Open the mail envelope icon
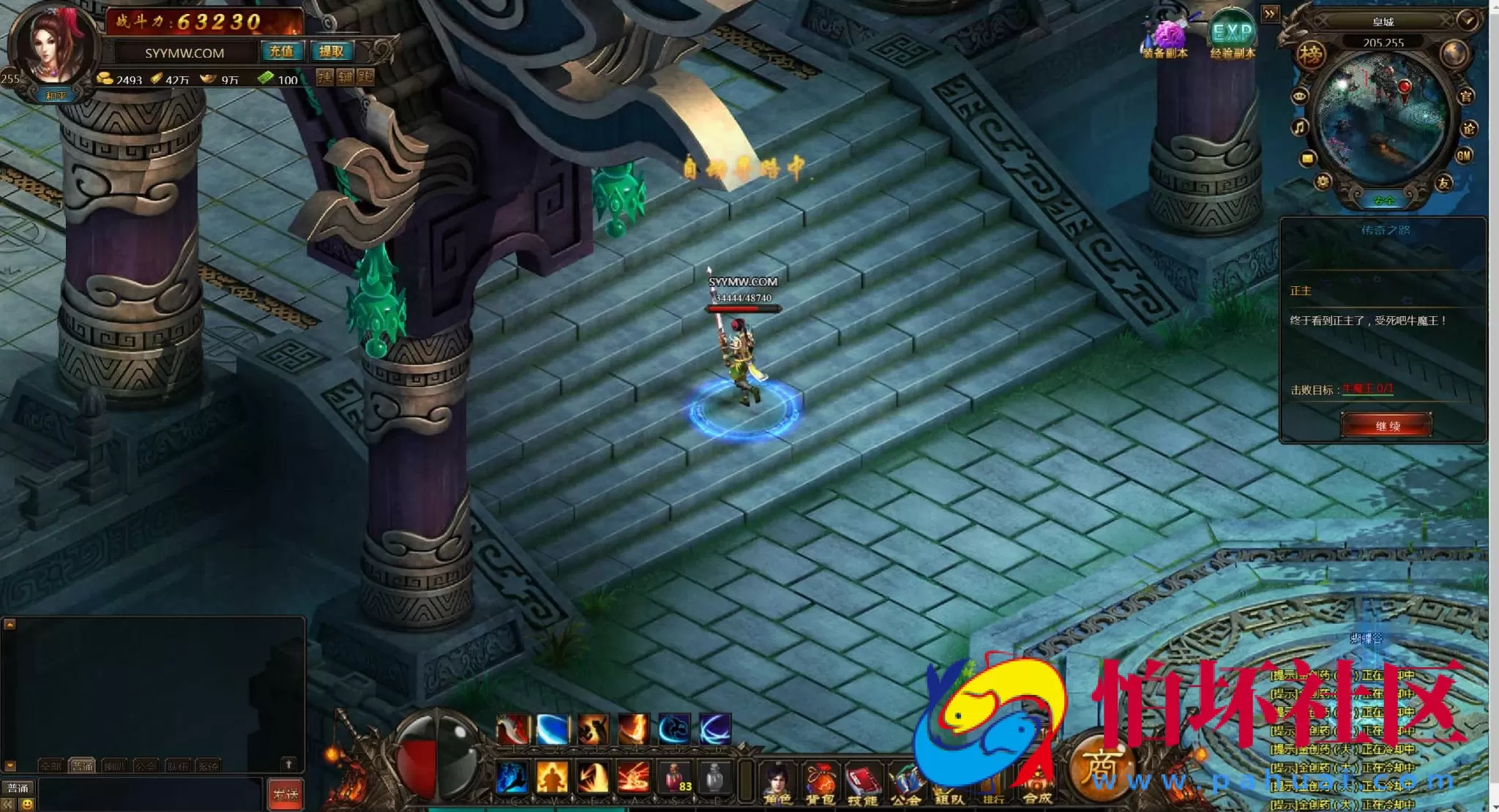The image size is (1499, 812). point(1308,158)
